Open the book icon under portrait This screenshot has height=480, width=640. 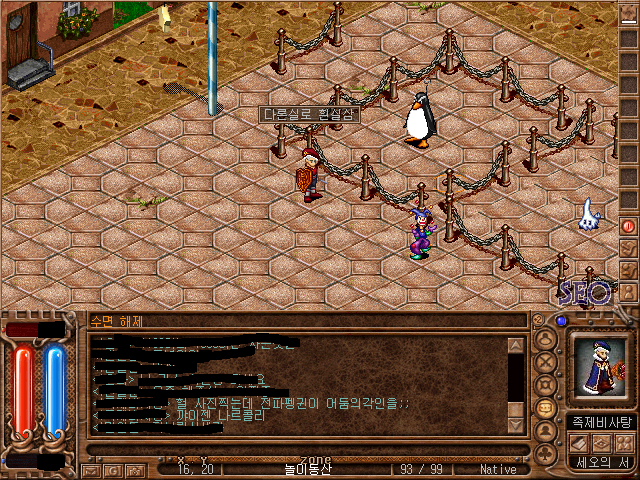click(x=579, y=443)
